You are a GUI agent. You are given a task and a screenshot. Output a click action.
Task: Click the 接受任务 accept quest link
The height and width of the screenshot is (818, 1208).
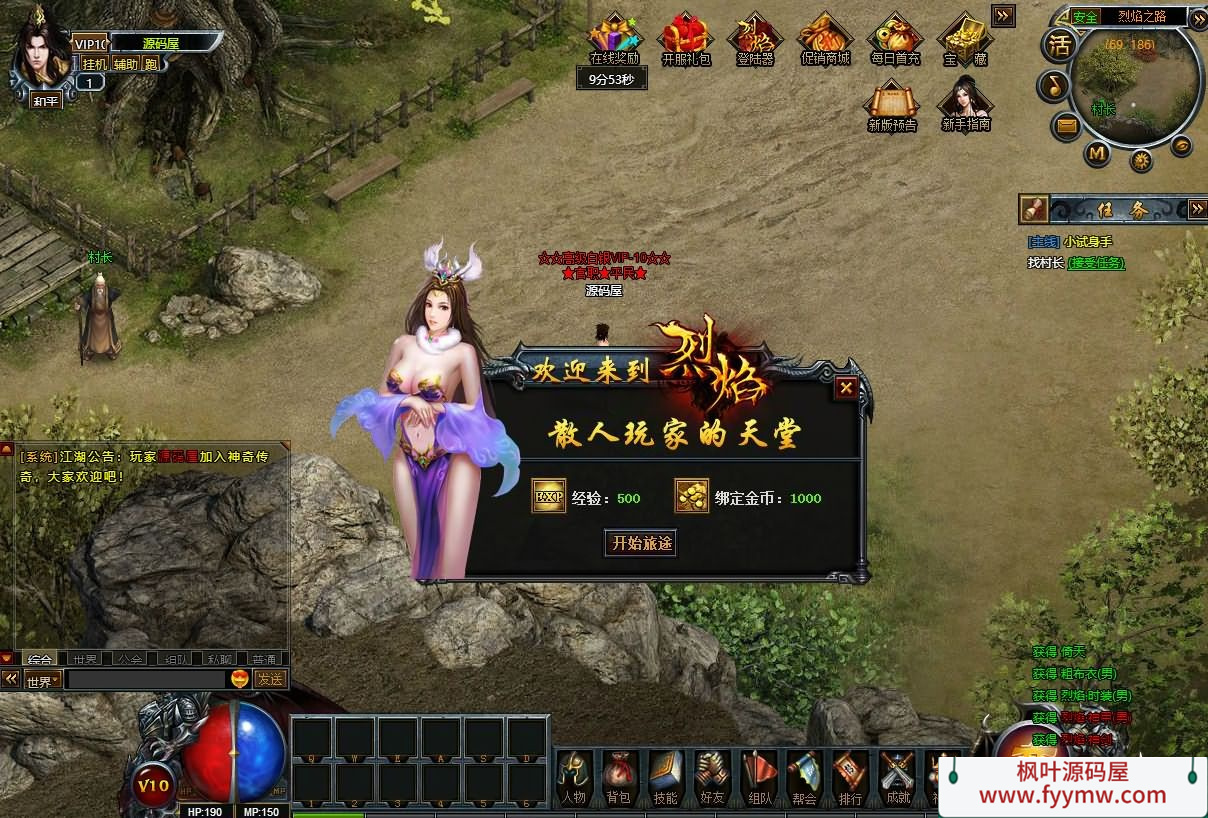[1096, 263]
